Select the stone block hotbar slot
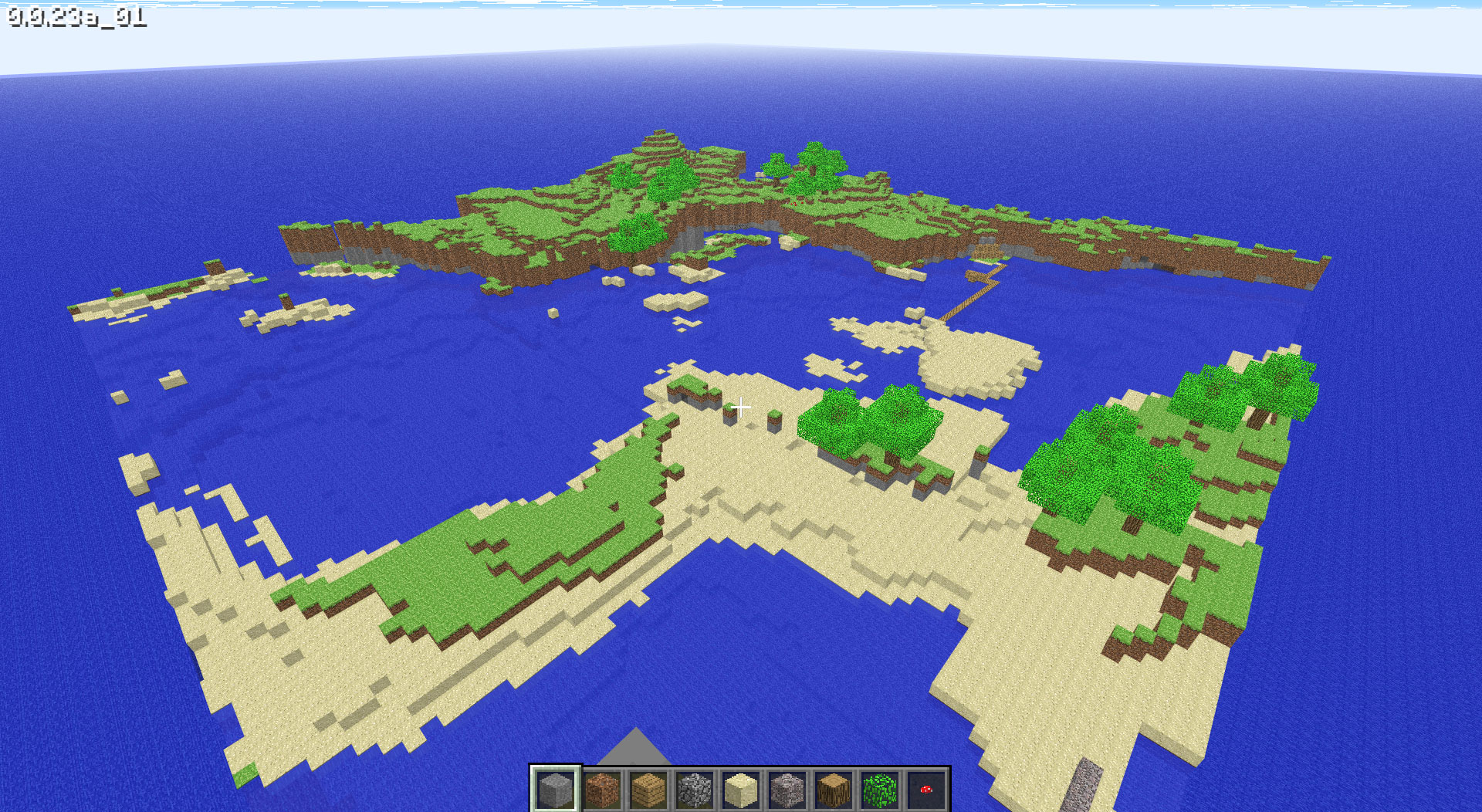The image size is (1482, 812). (555, 790)
